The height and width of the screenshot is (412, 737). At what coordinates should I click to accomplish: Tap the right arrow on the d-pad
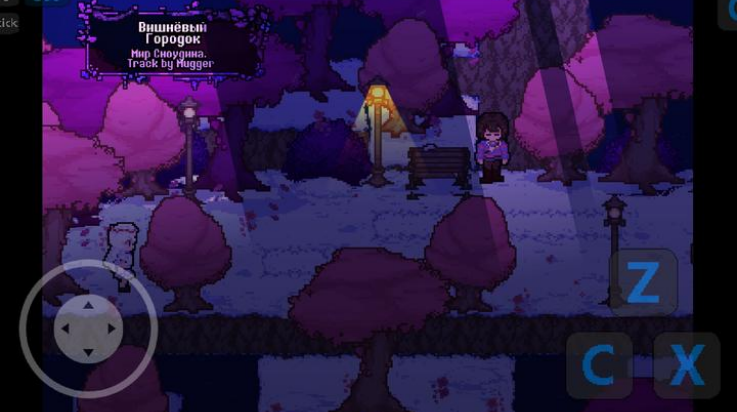coord(112,328)
